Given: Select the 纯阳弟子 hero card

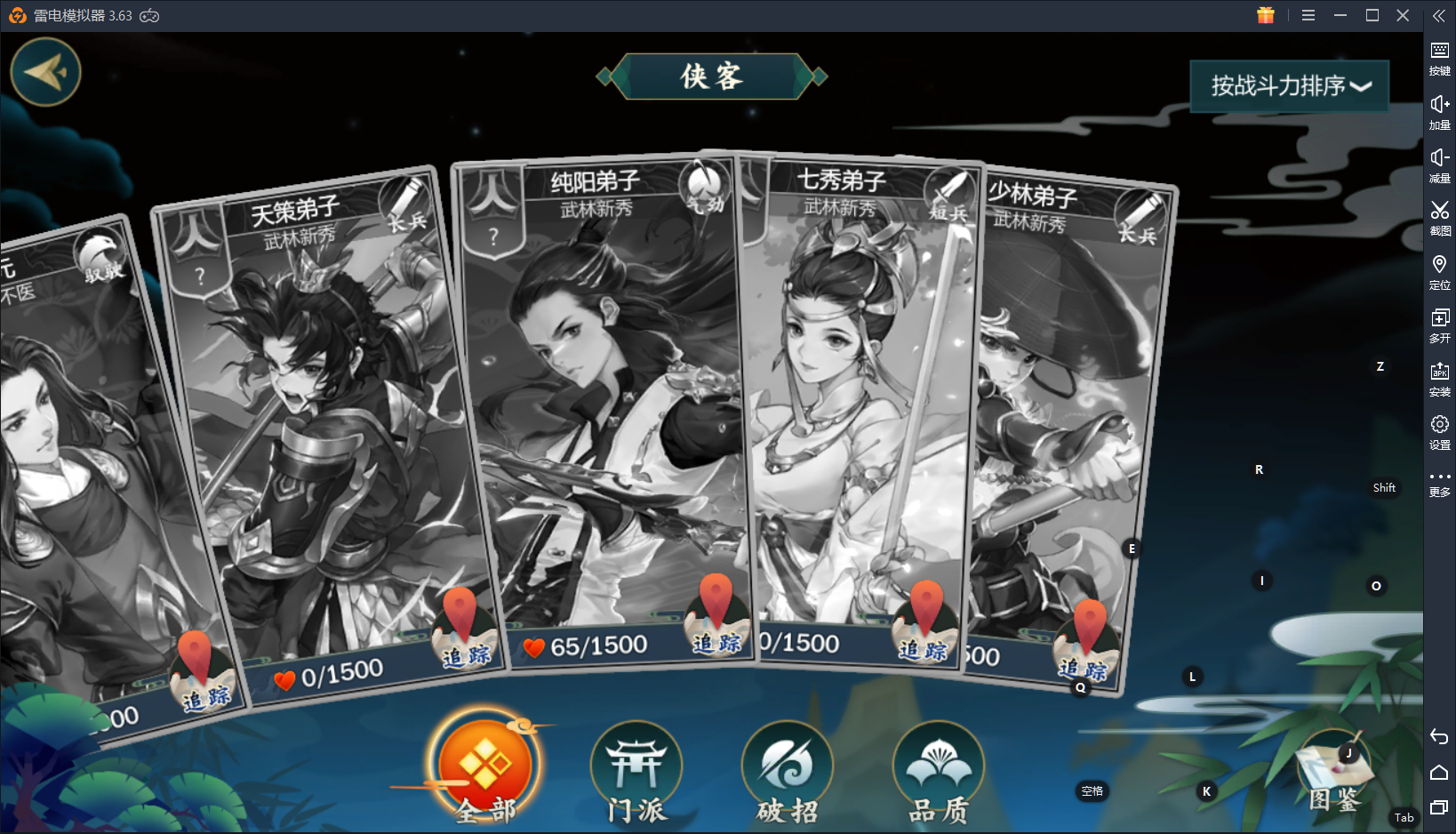Looking at the screenshot, I should pos(604,400).
